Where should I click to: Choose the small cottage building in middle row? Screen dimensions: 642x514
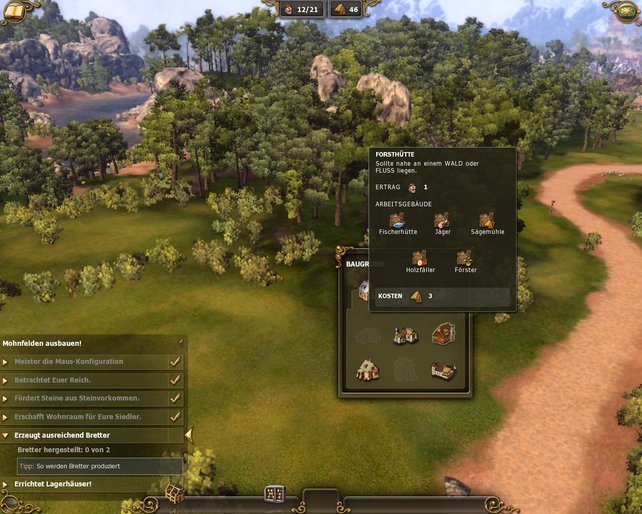click(x=405, y=335)
